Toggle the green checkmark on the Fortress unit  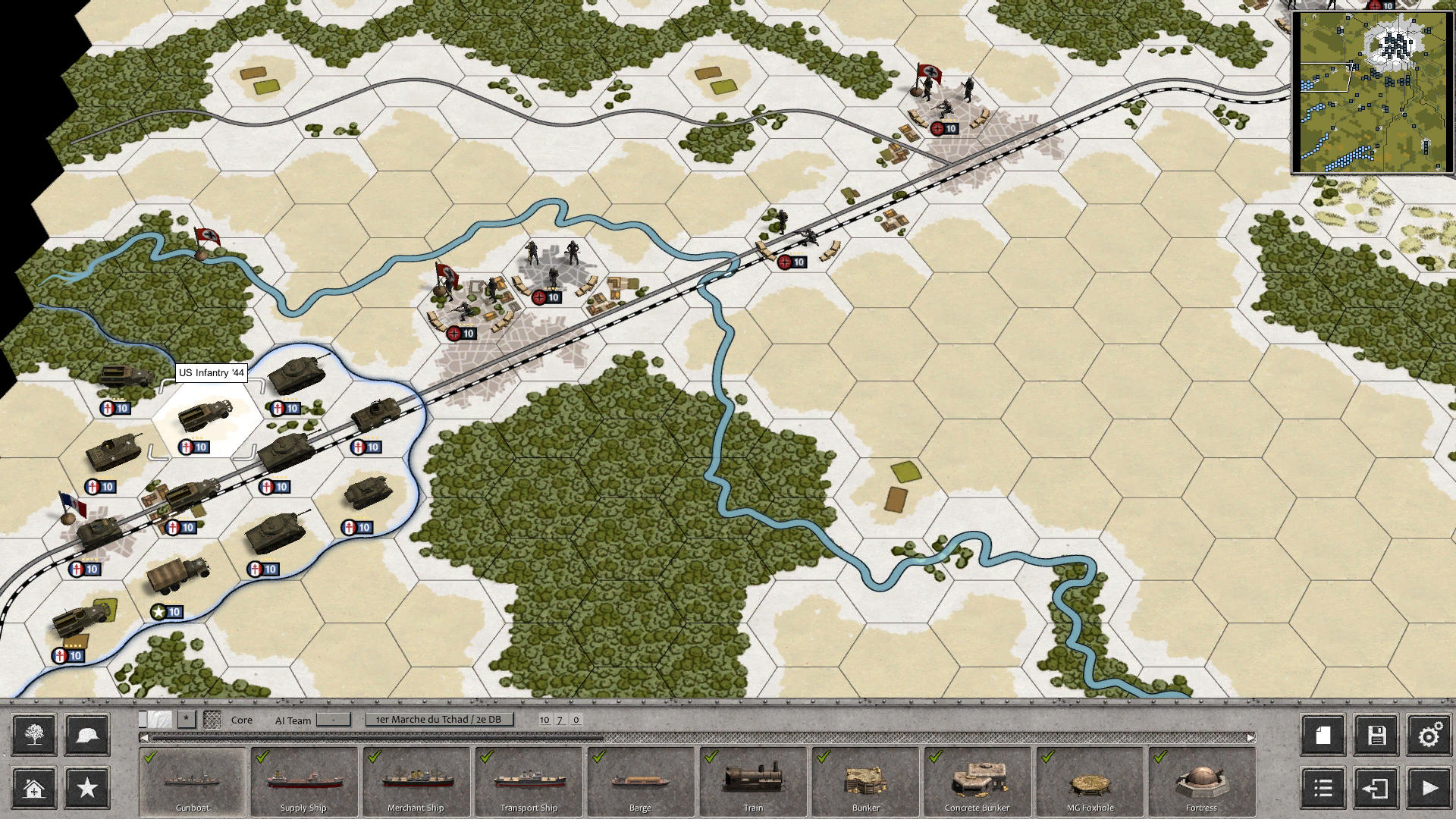coord(1159,758)
